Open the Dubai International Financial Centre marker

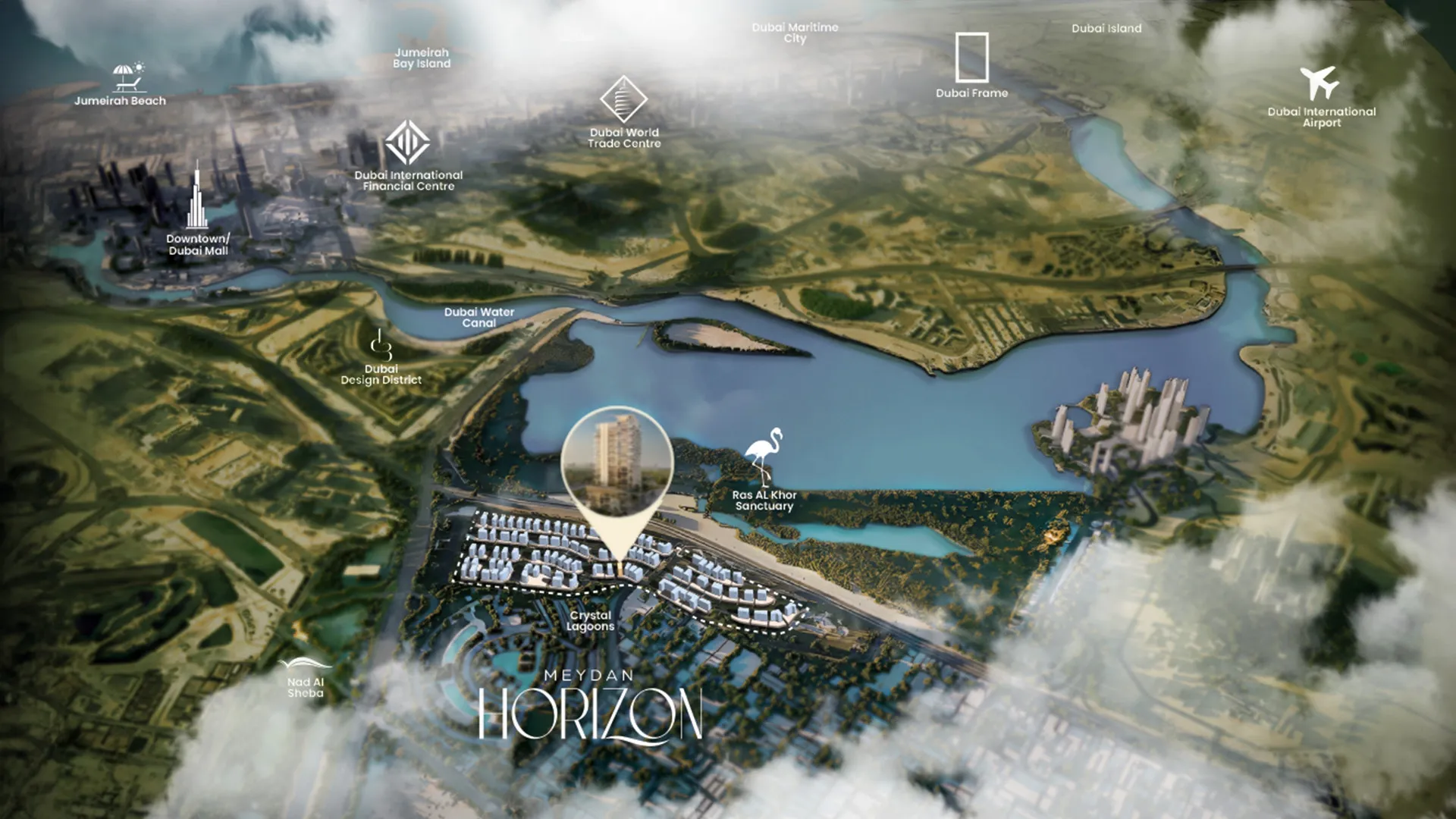coord(407,143)
